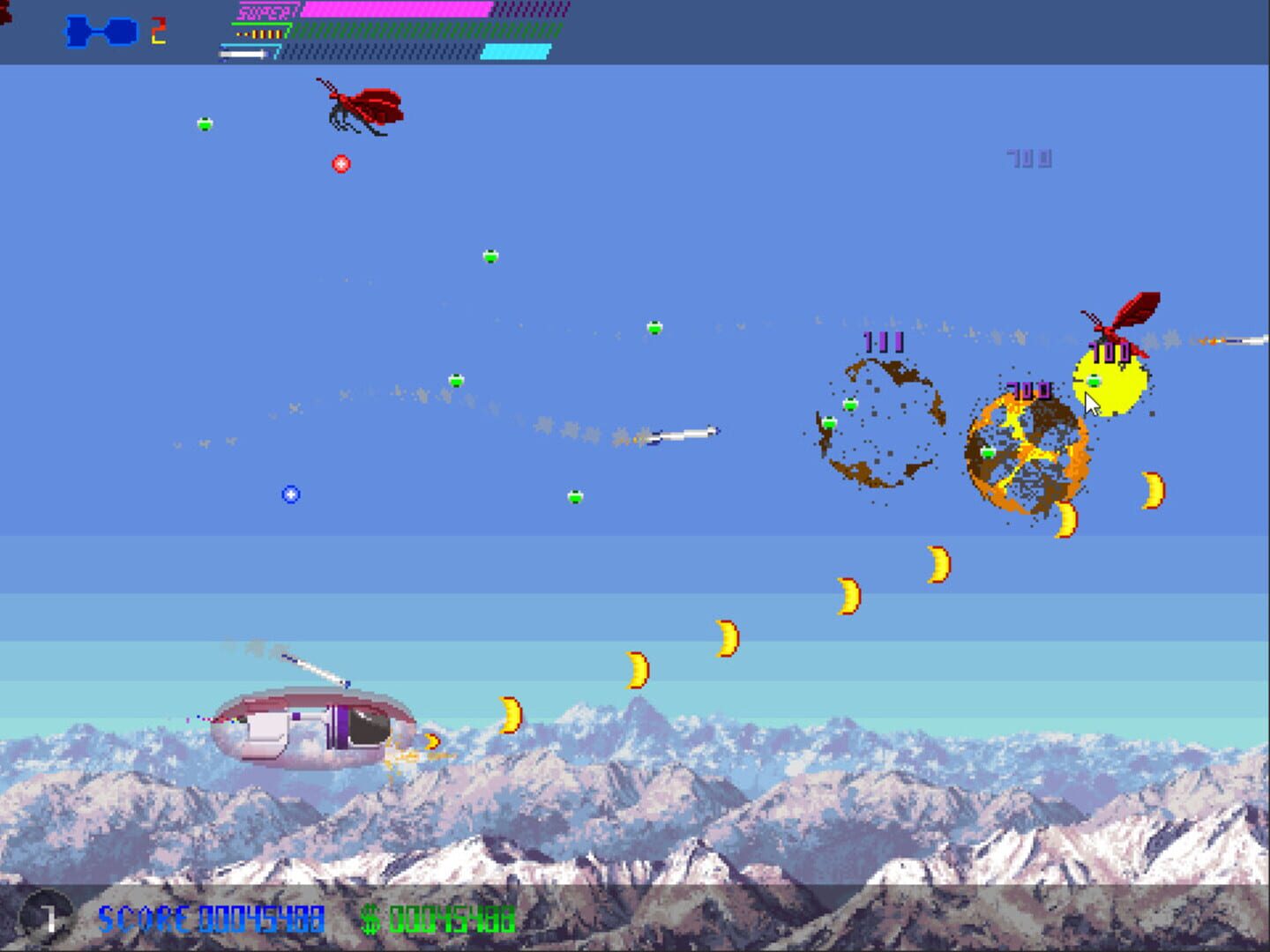Viewport: 1270px width, 952px height.
Task: Click the blue crosshair circle marker
Action: point(289,495)
